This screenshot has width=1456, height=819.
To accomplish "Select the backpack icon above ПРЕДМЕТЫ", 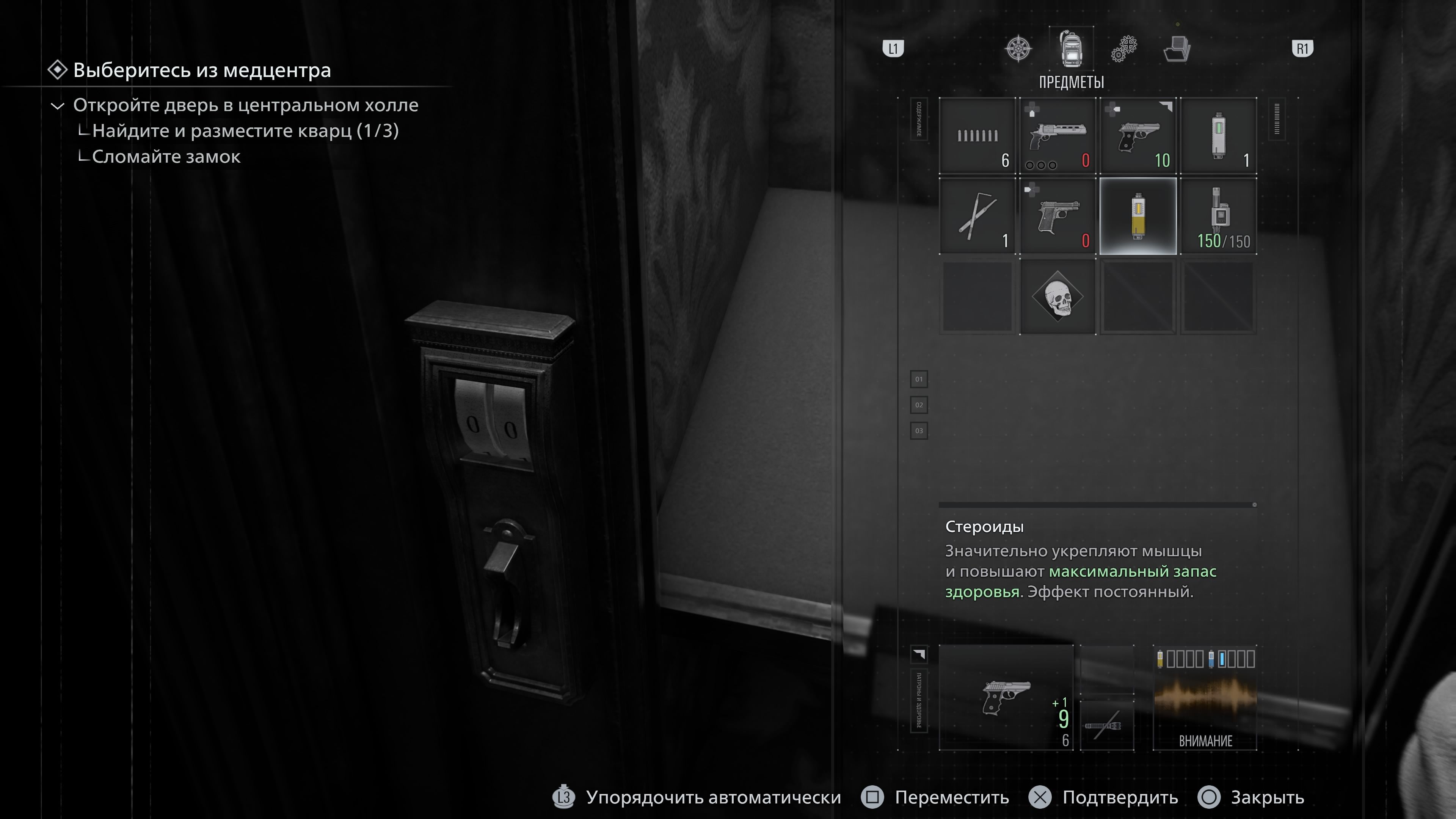I will tap(1071, 50).
